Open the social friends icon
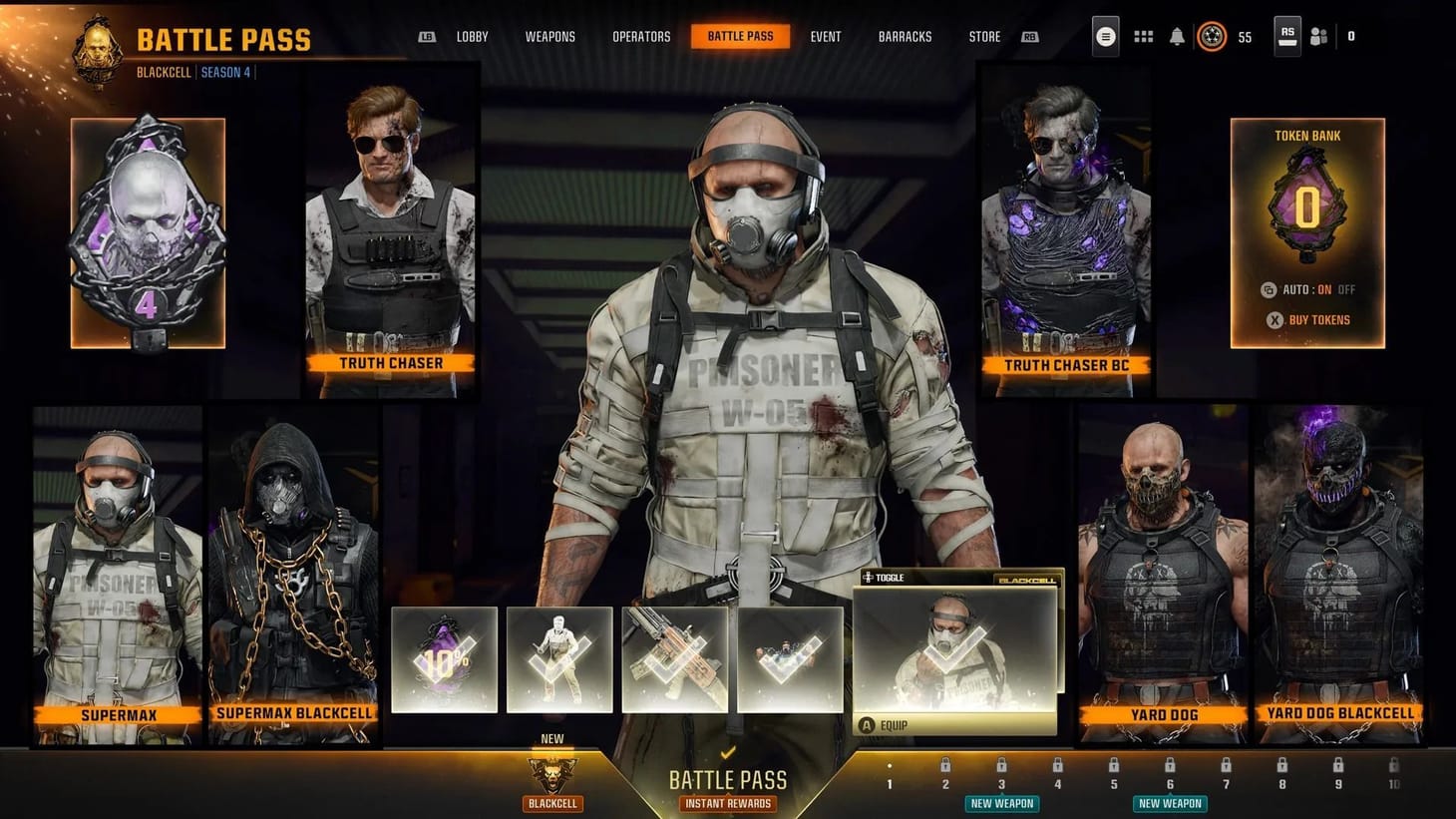The height and width of the screenshot is (819, 1456). tap(1318, 35)
